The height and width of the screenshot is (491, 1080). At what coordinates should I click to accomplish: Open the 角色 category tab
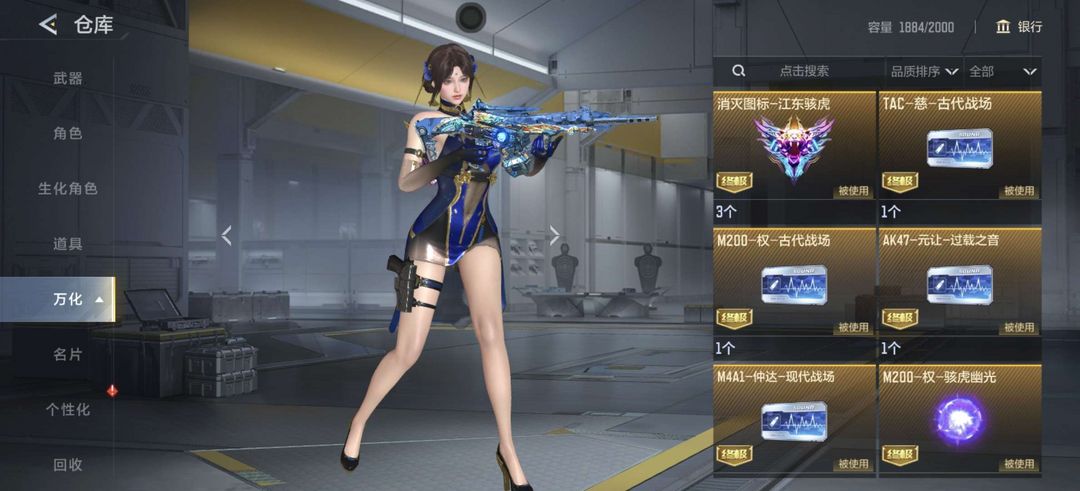pos(68,133)
